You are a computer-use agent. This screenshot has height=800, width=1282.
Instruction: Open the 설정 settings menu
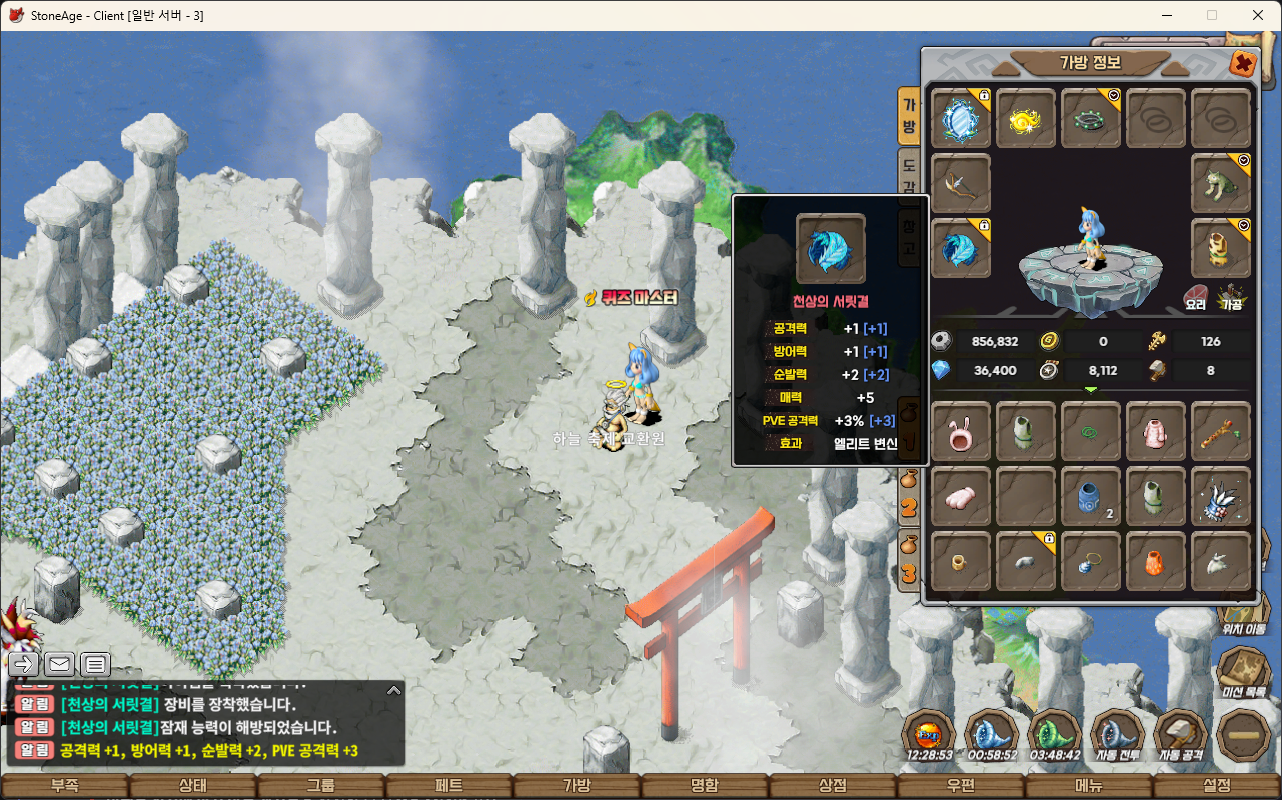pyautogui.click(x=1217, y=786)
